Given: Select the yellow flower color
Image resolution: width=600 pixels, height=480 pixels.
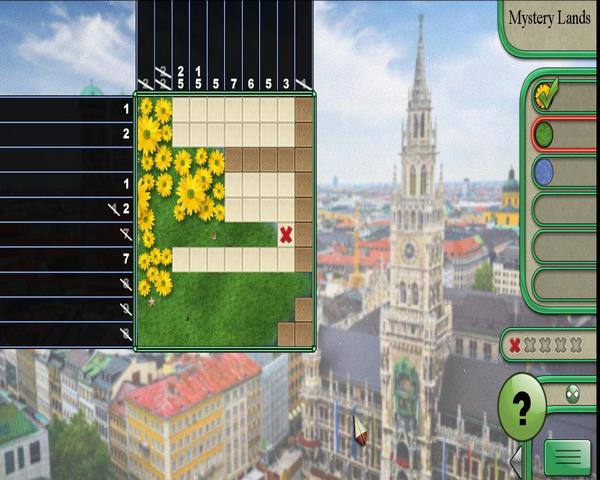Looking at the screenshot, I should click(546, 96).
